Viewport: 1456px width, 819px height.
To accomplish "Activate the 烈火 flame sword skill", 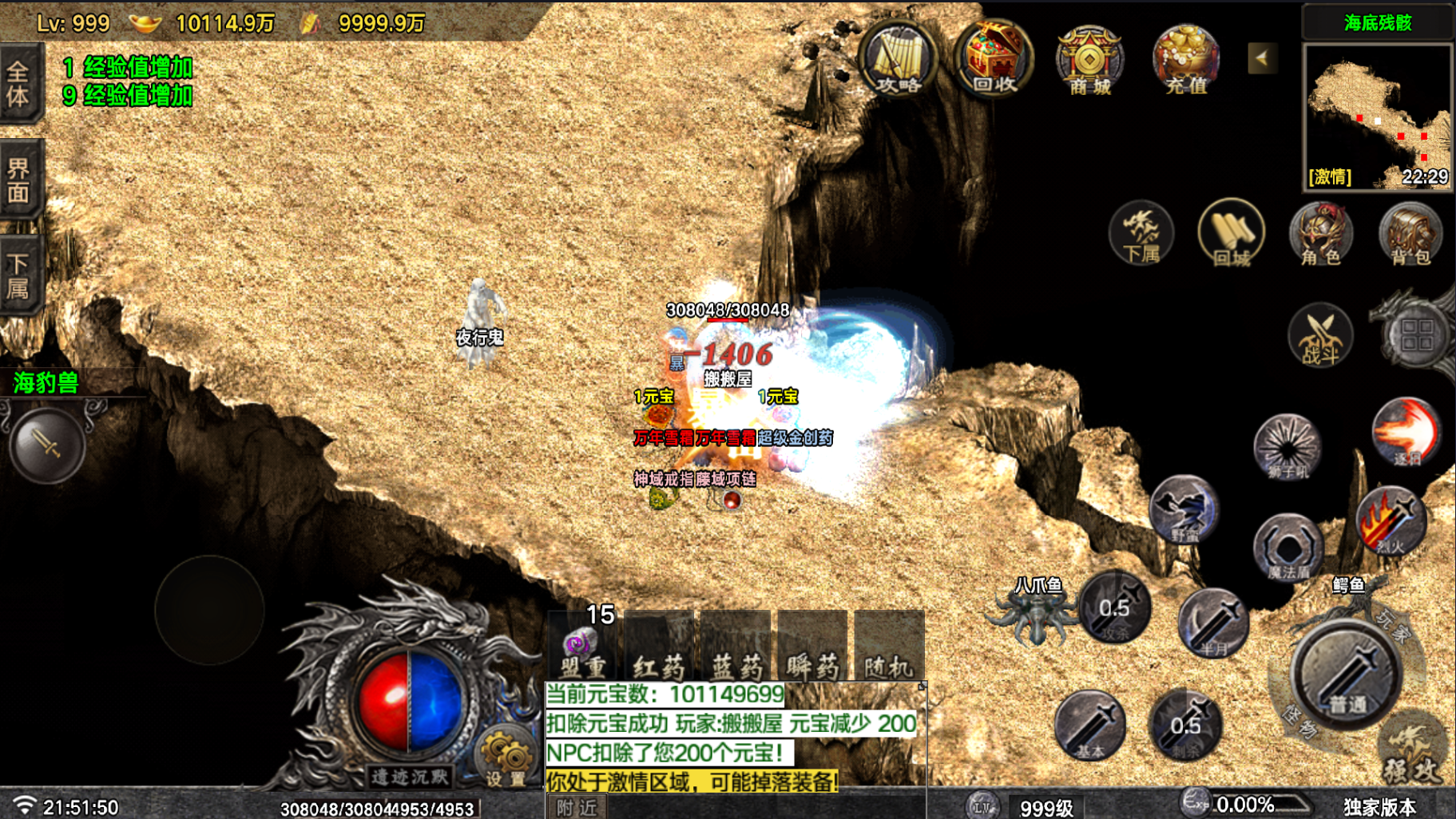I will pyautogui.click(x=1391, y=522).
